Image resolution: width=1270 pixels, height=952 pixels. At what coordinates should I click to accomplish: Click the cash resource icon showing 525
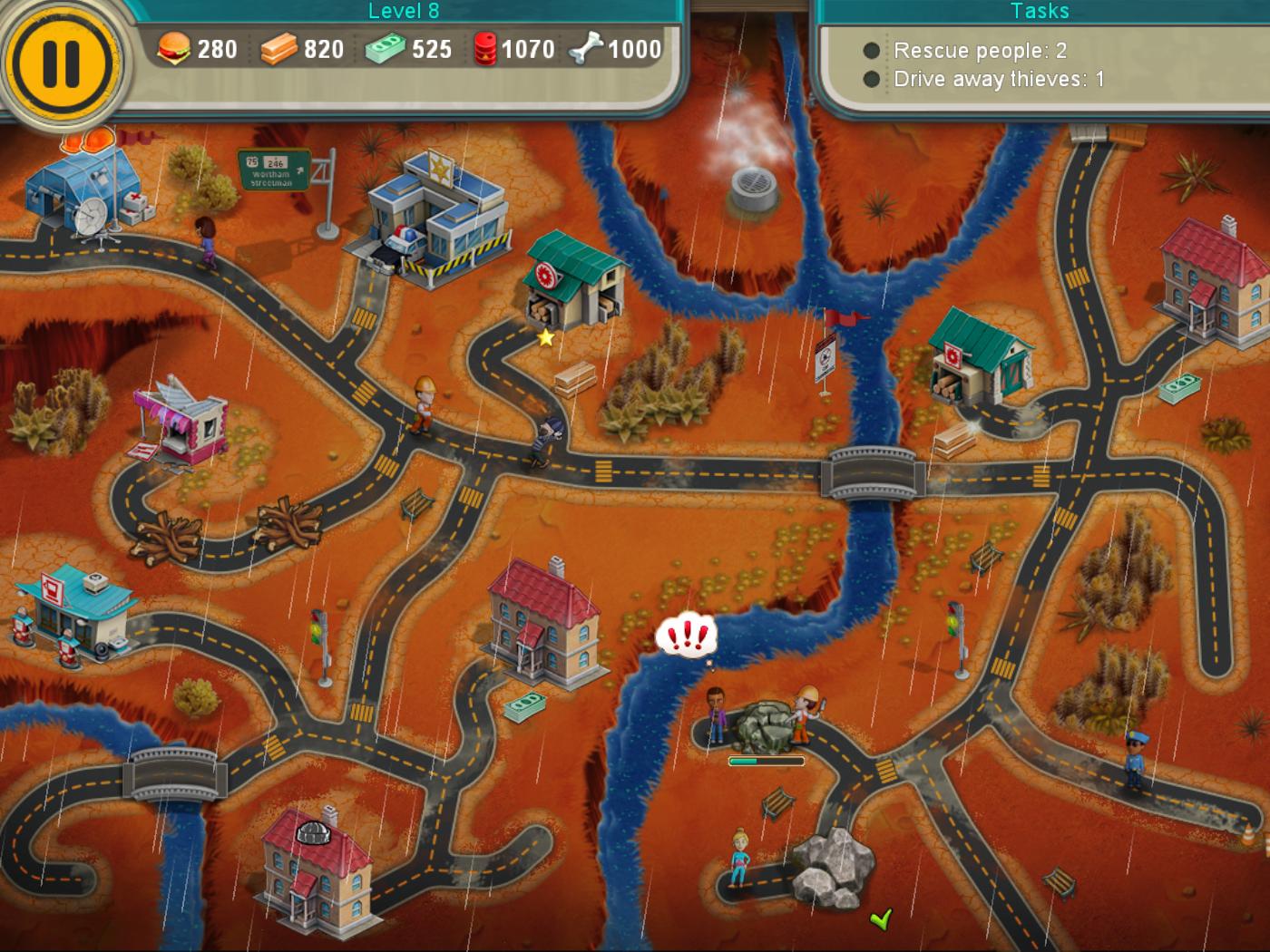click(x=388, y=50)
